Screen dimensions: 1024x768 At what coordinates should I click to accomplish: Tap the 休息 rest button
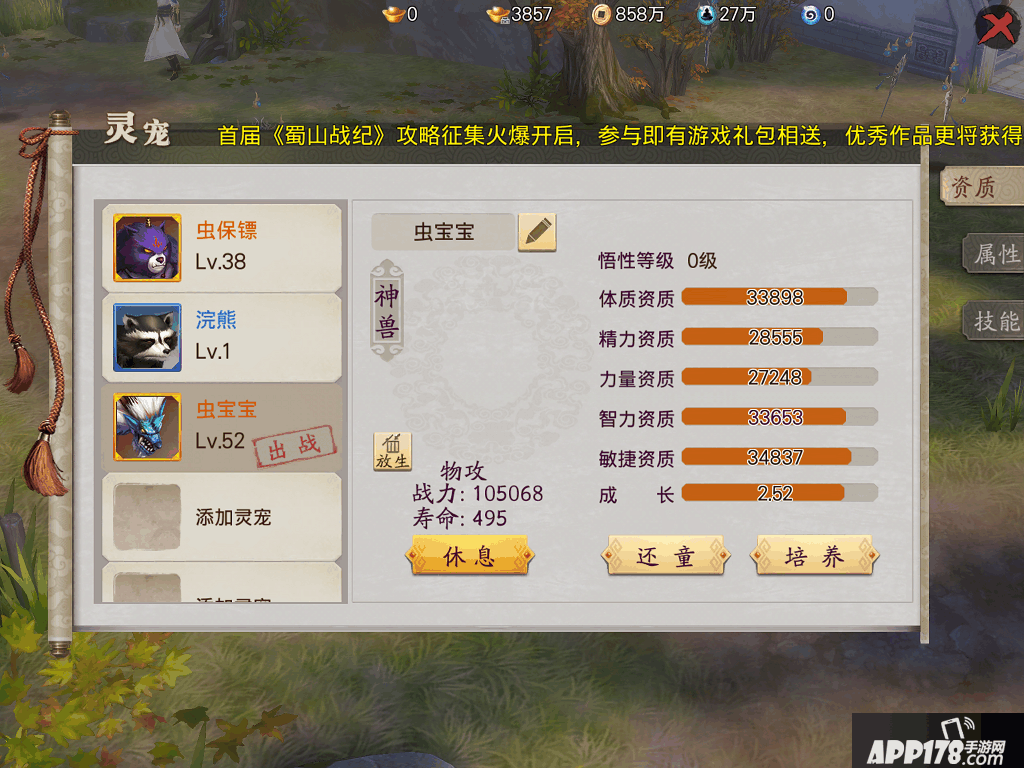click(469, 557)
